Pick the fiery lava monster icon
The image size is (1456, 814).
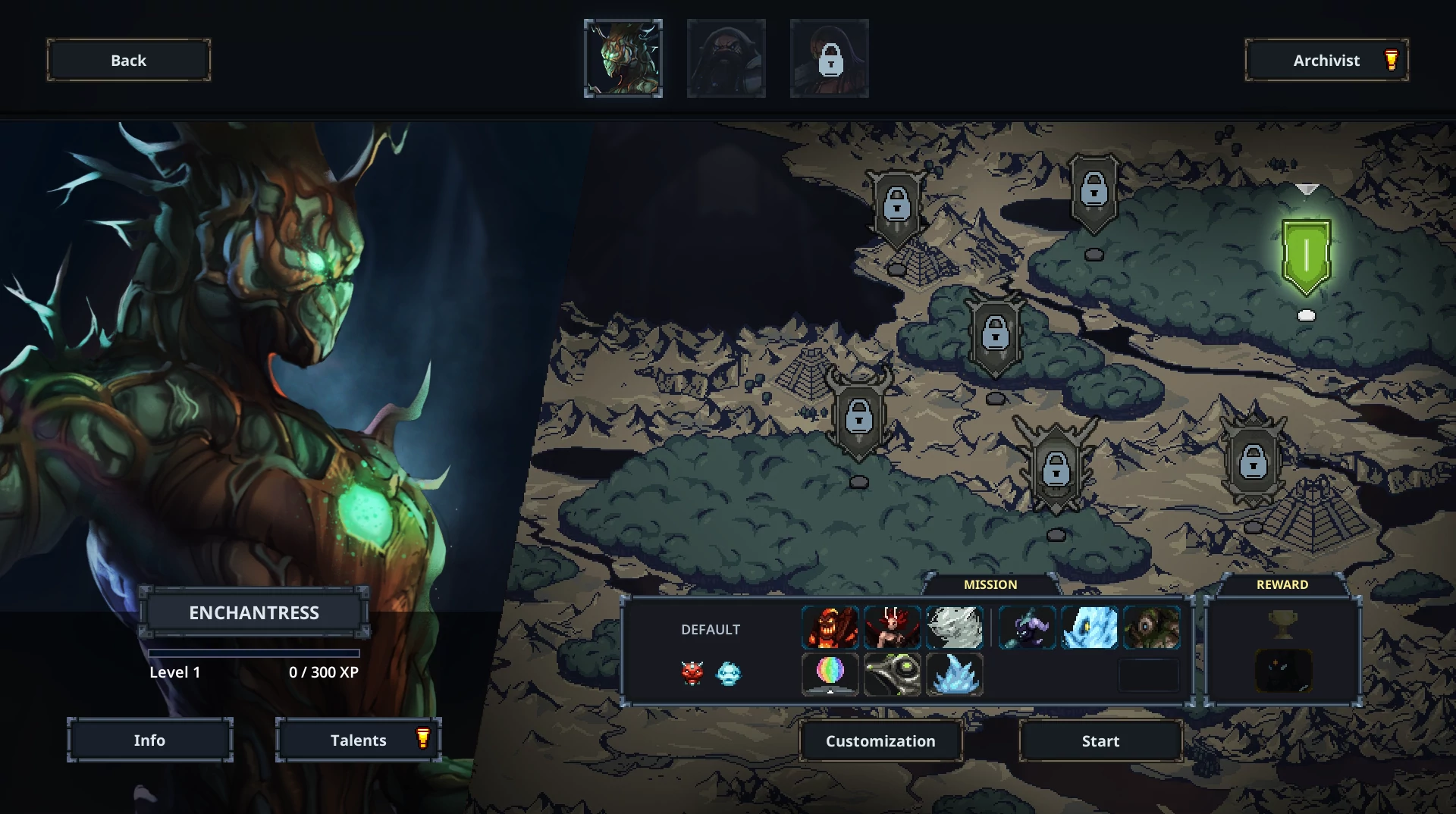[x=830, y=628]
